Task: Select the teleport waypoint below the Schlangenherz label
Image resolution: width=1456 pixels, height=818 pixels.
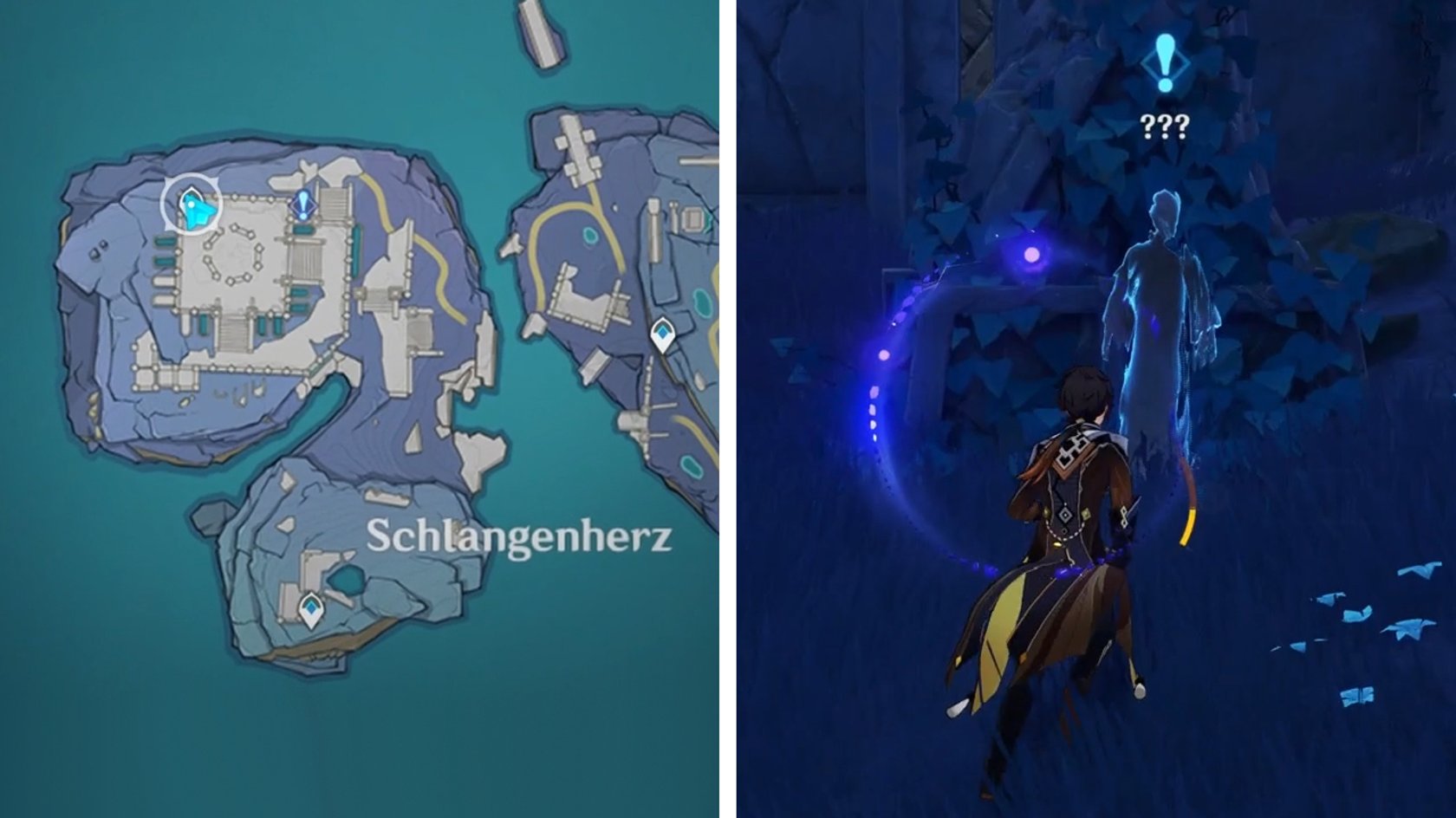Action: [310, 608]
